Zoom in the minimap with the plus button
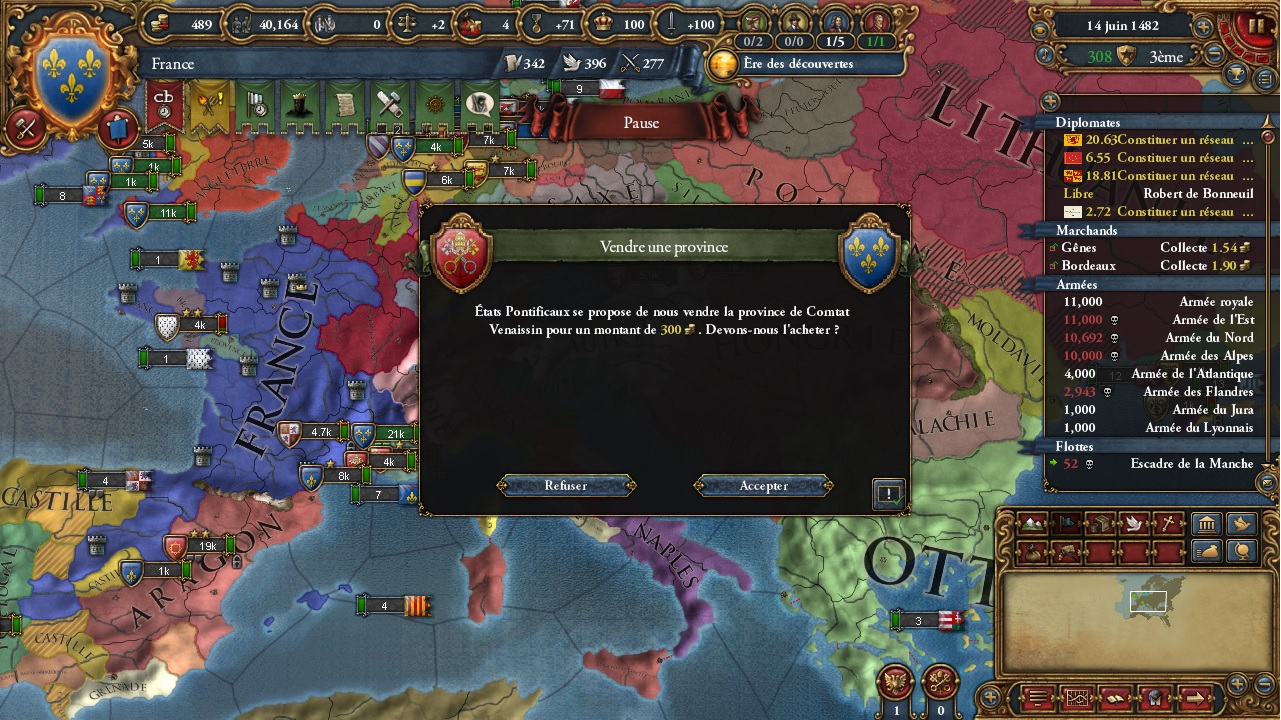Viewport: 1281px width, 720px height. point(1238,683)
